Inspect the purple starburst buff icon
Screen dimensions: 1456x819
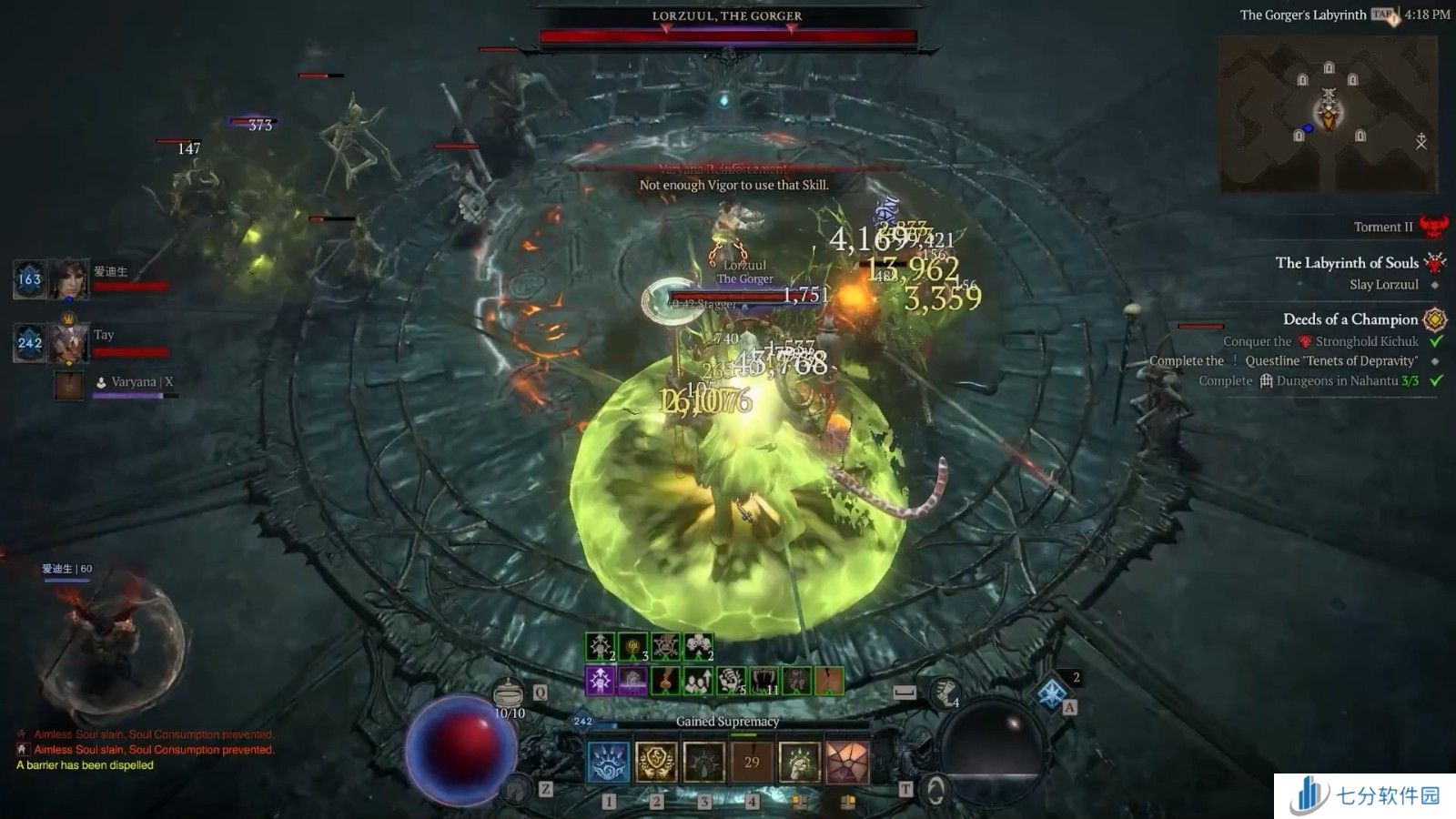tap(600, 681)
